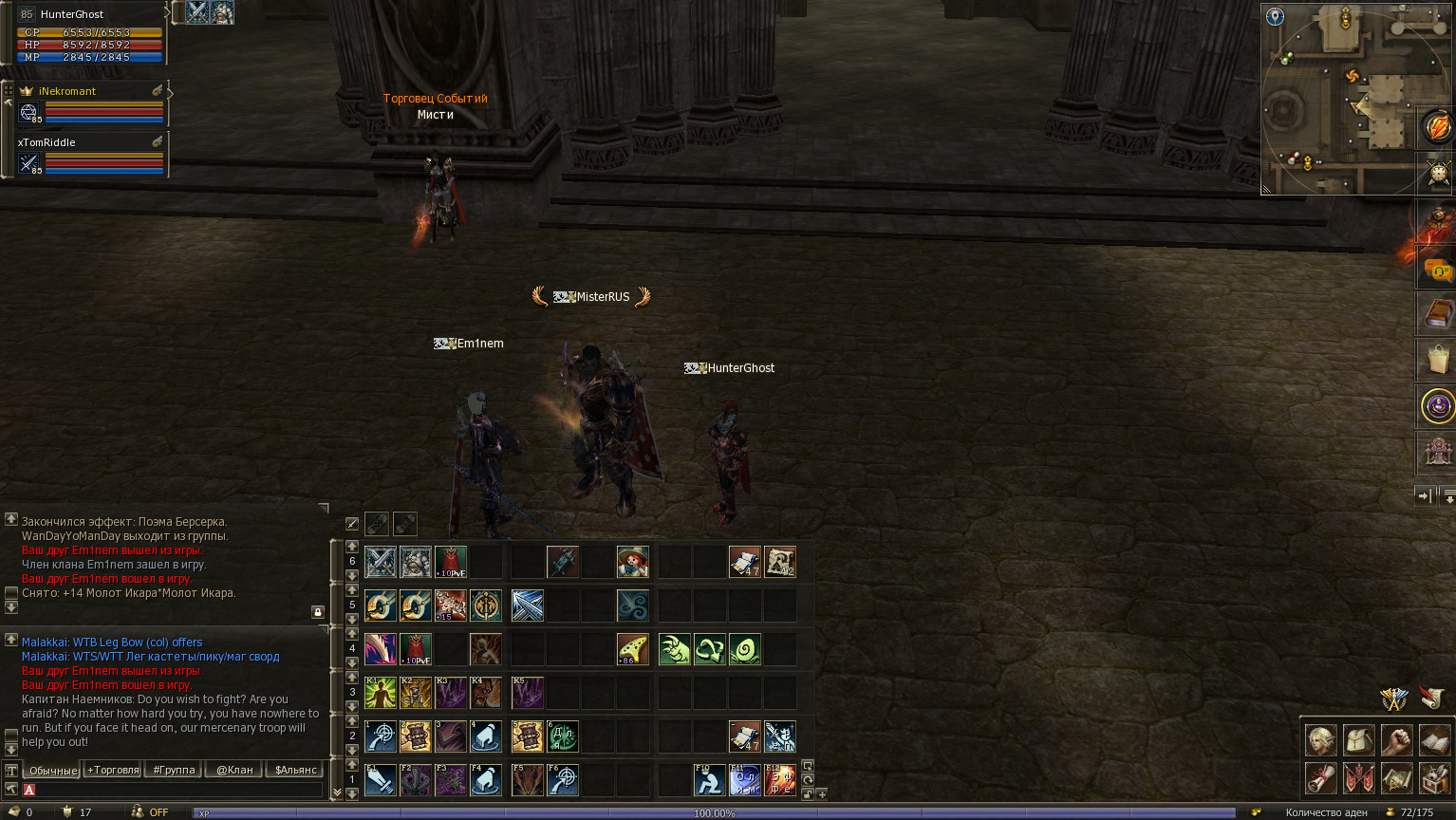Viewport: 1456px width, 820px height.
Task: Switch chat to the +Торговля tab
Action: tap(113, 770)
